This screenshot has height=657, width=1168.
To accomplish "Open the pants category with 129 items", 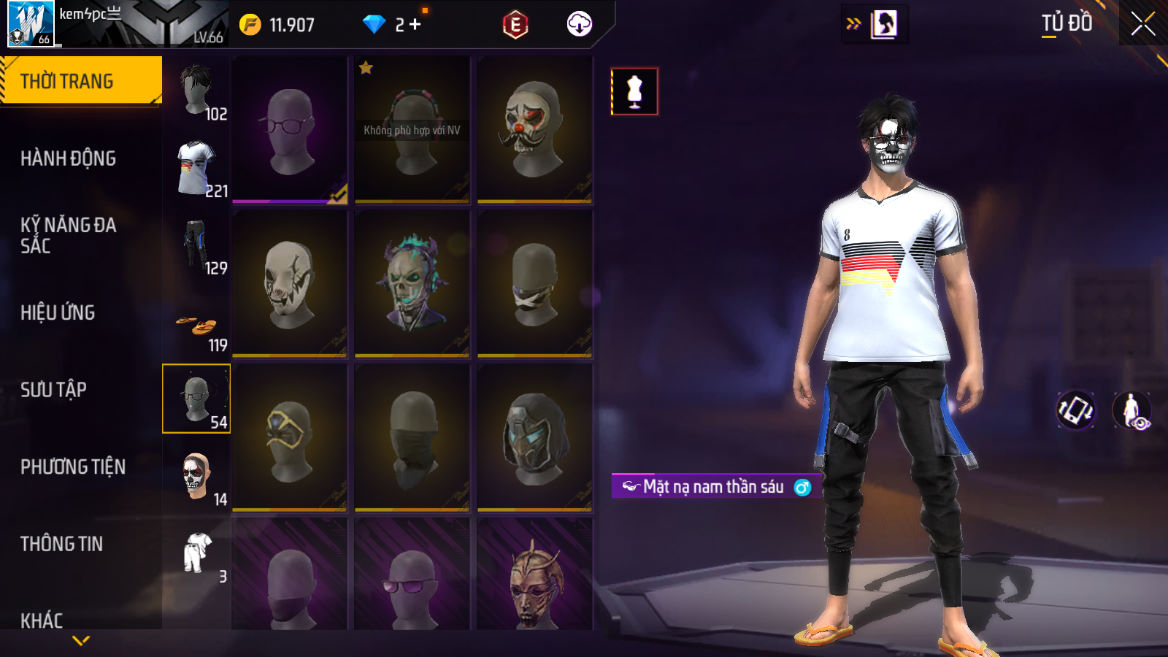I will [197, 244].
